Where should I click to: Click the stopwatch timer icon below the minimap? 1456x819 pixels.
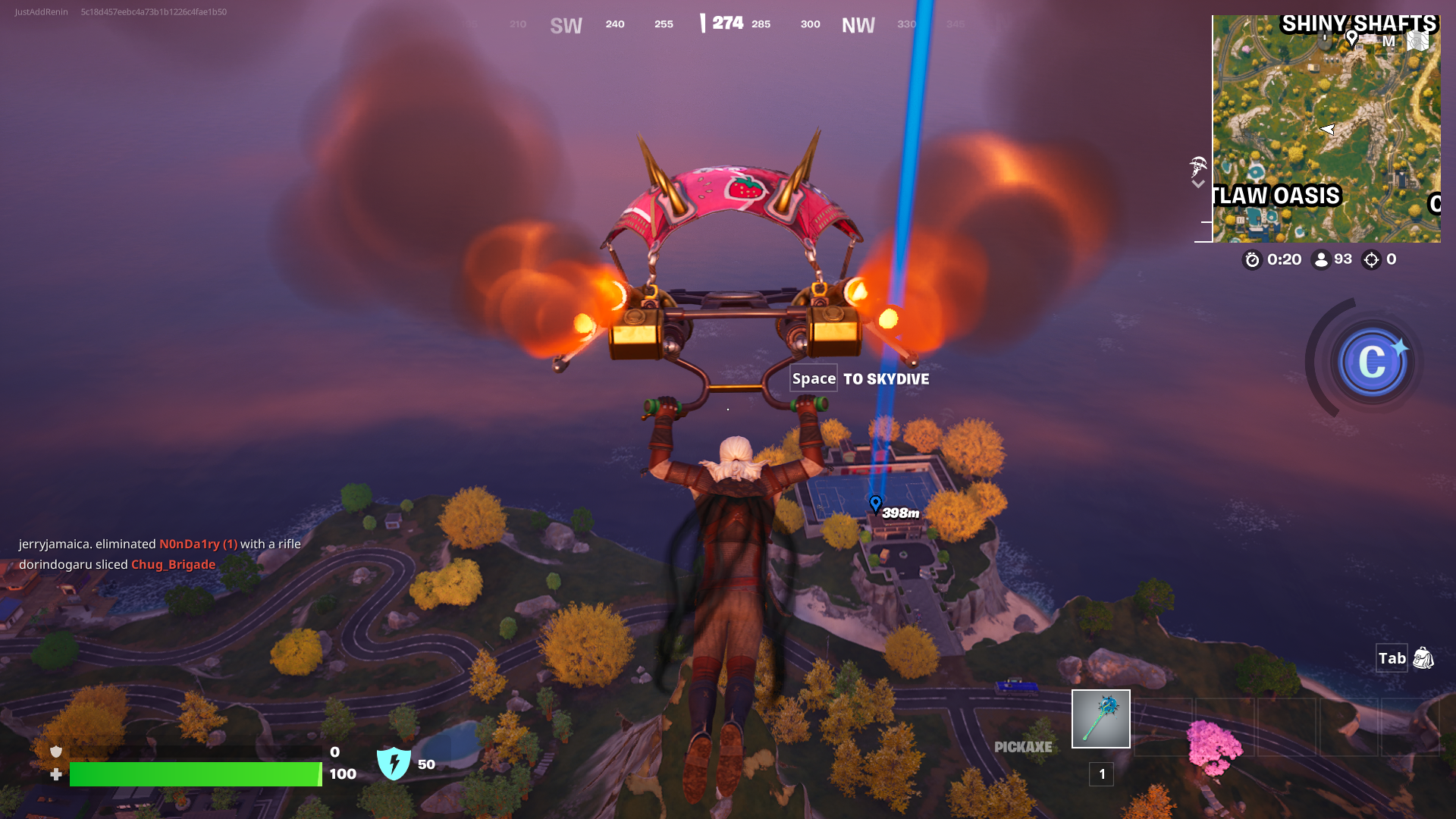[x=1251, y=259]
